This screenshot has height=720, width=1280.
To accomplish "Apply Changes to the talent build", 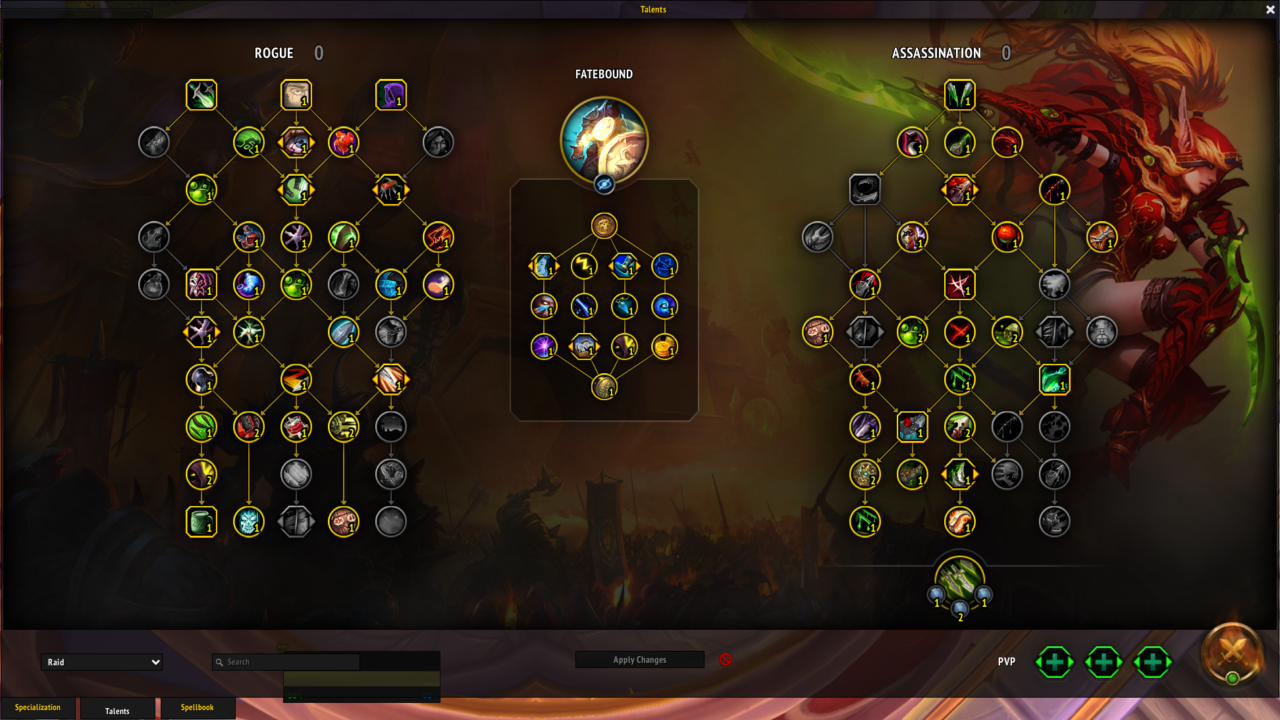I will coord(639,660).
